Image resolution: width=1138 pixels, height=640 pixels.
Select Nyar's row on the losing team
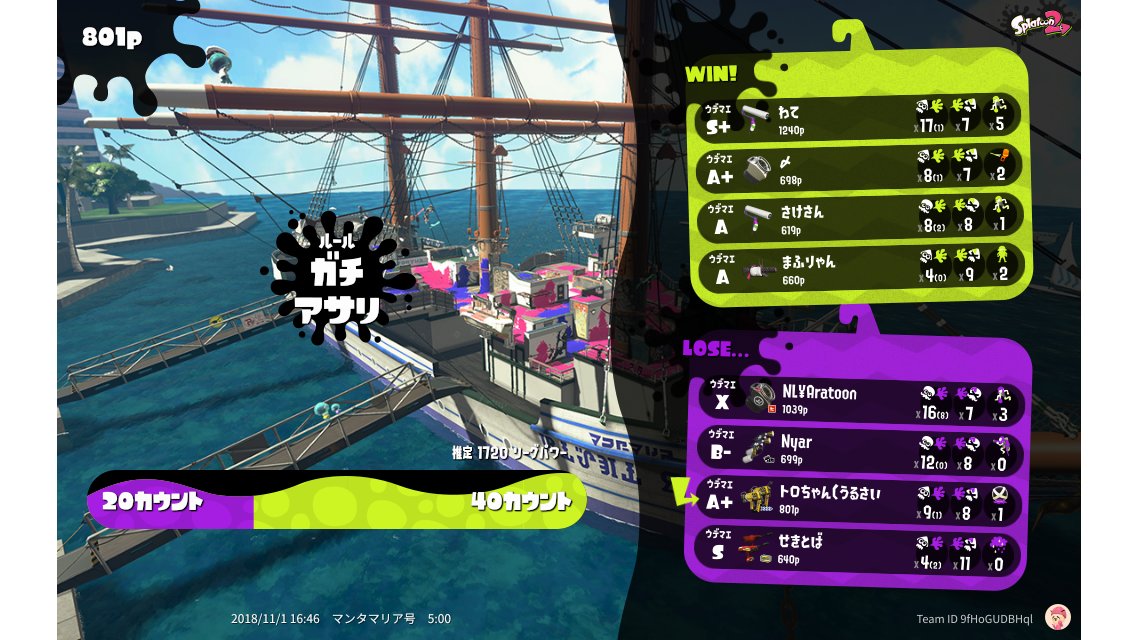click(x=858, y=449)
